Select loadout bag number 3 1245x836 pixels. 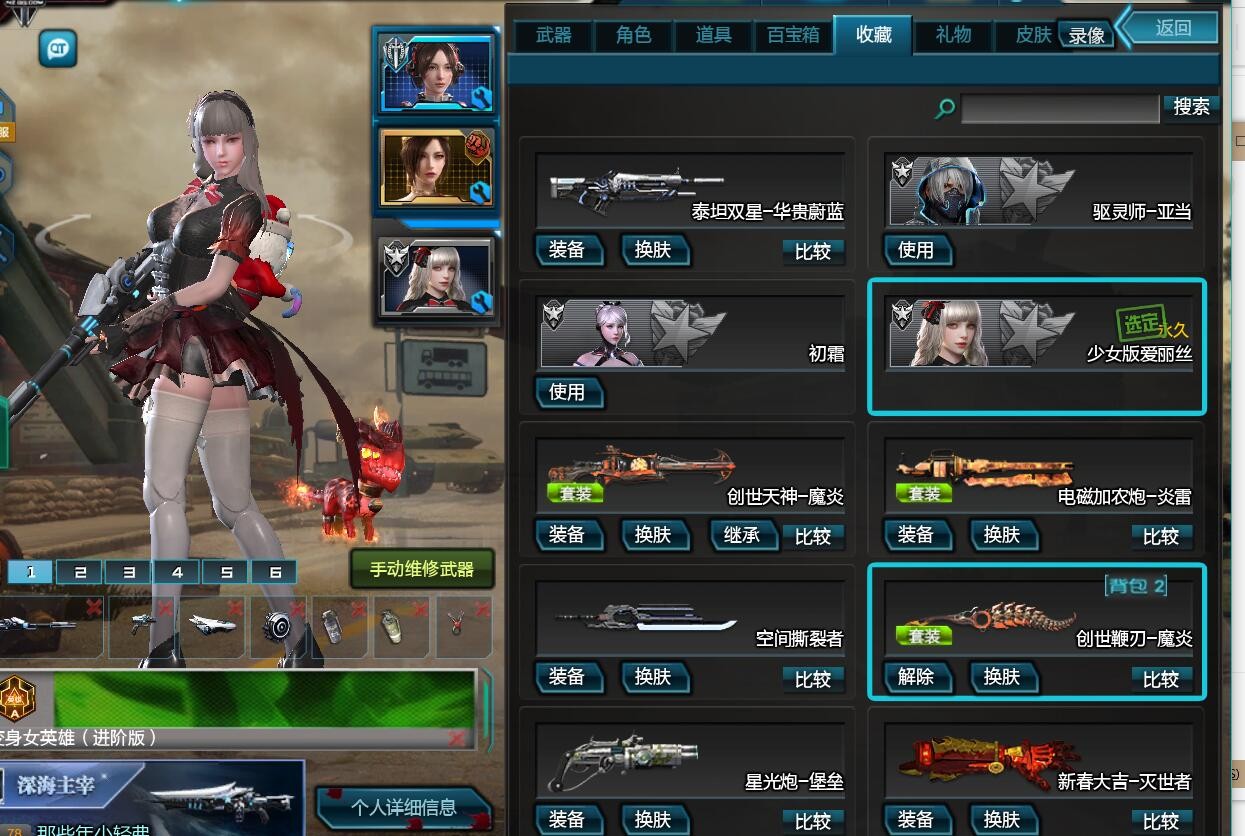[x=129, y=572]
